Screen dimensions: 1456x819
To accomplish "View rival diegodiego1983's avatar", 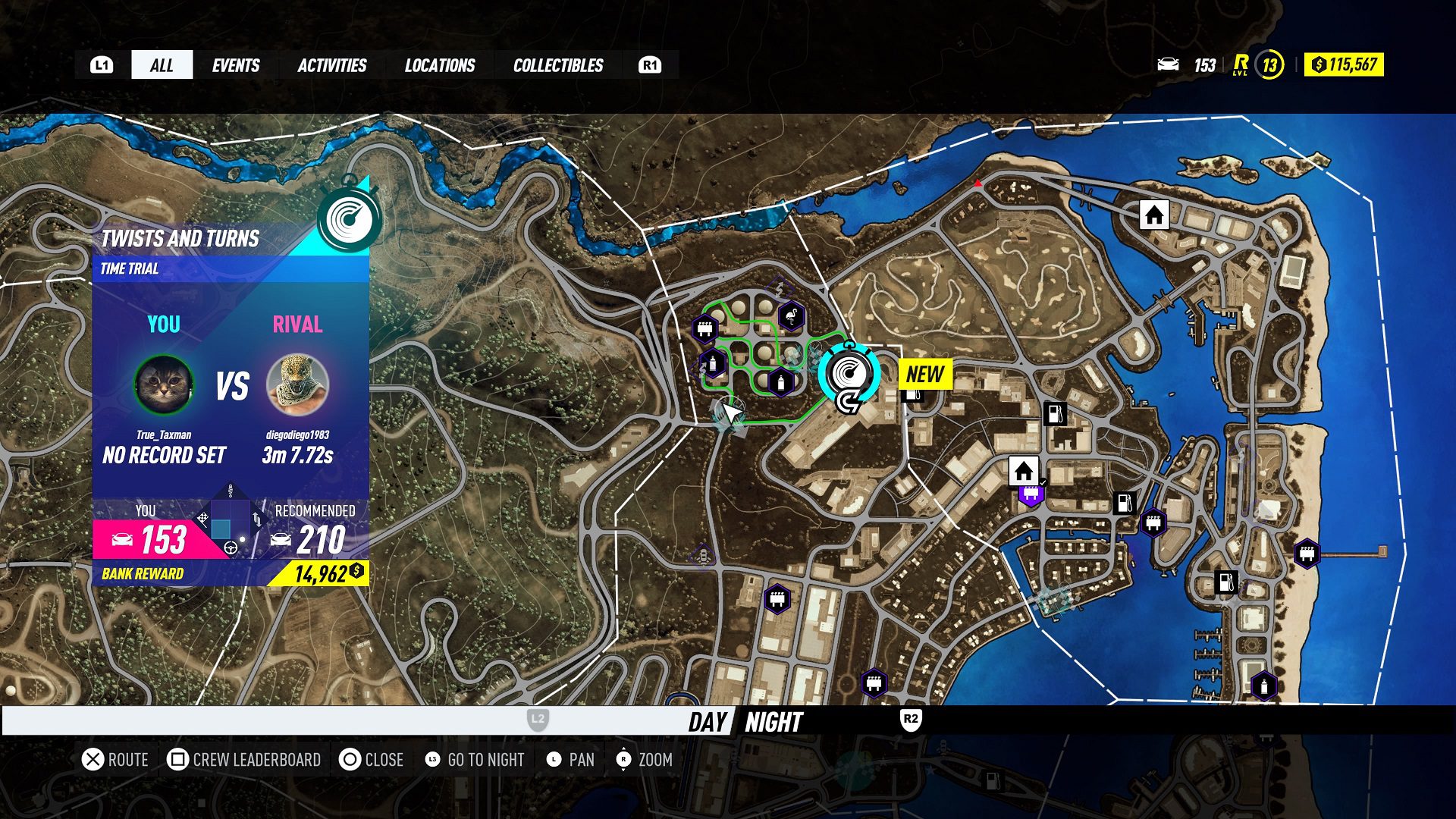I will click(298, 384).
